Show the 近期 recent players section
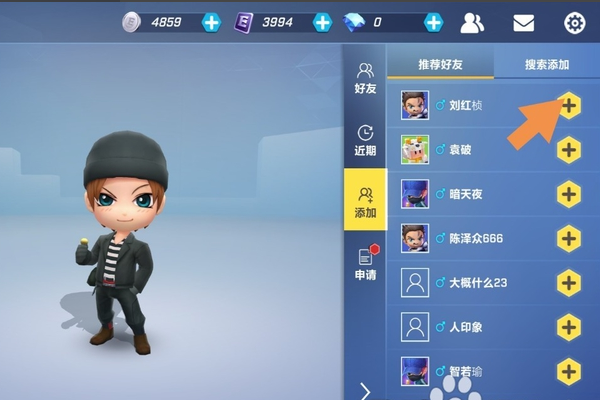The height and width of the screenshot is (400, 600). click(x=365, y=140)
